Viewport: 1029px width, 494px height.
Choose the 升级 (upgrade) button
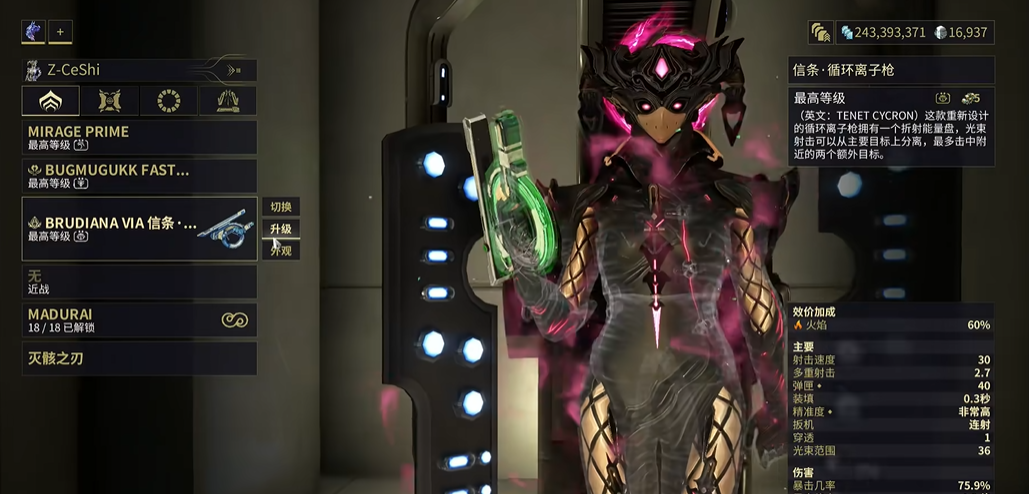point(281,229)
